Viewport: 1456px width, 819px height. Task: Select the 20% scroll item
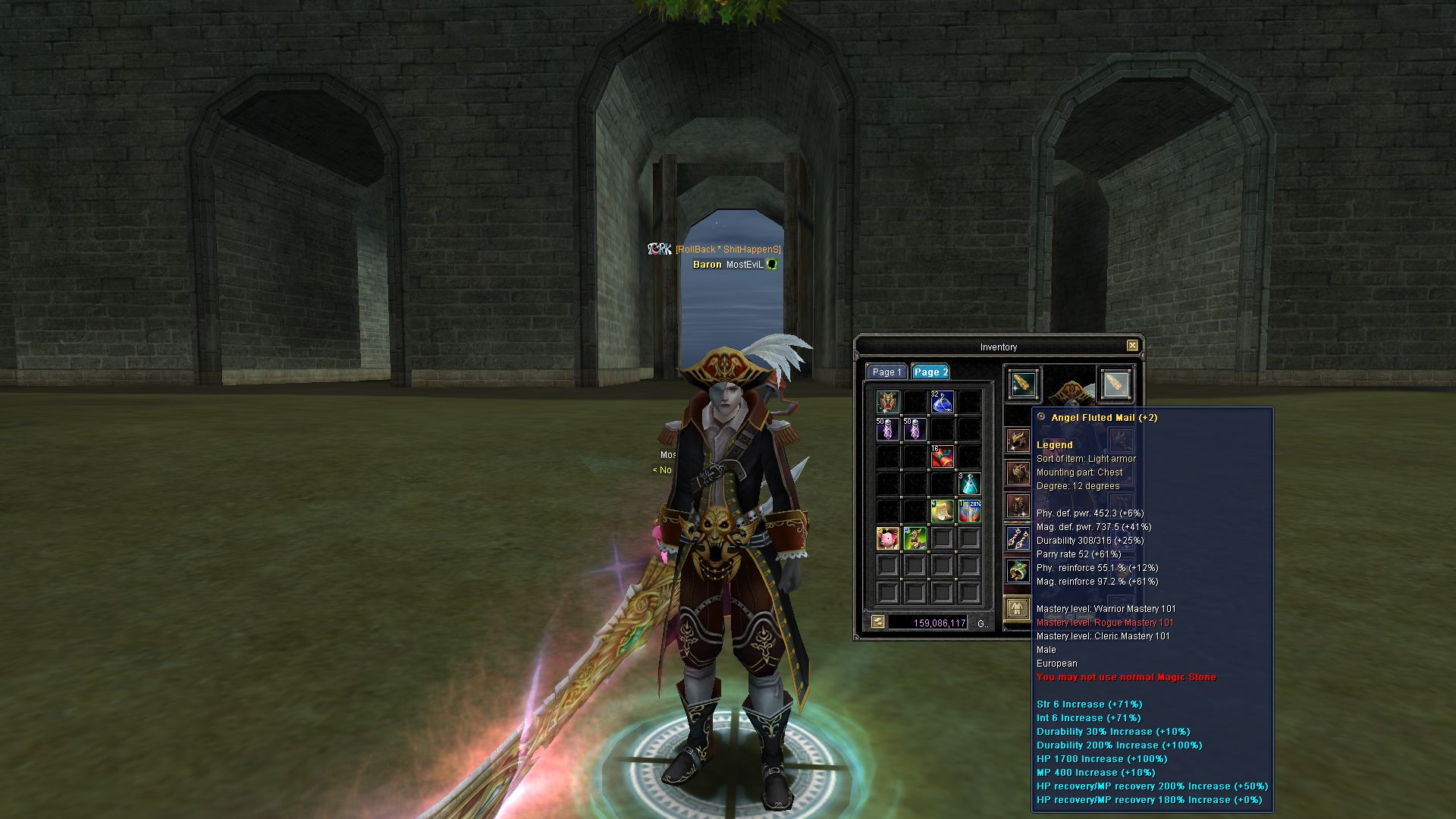[x=969, y=511]
